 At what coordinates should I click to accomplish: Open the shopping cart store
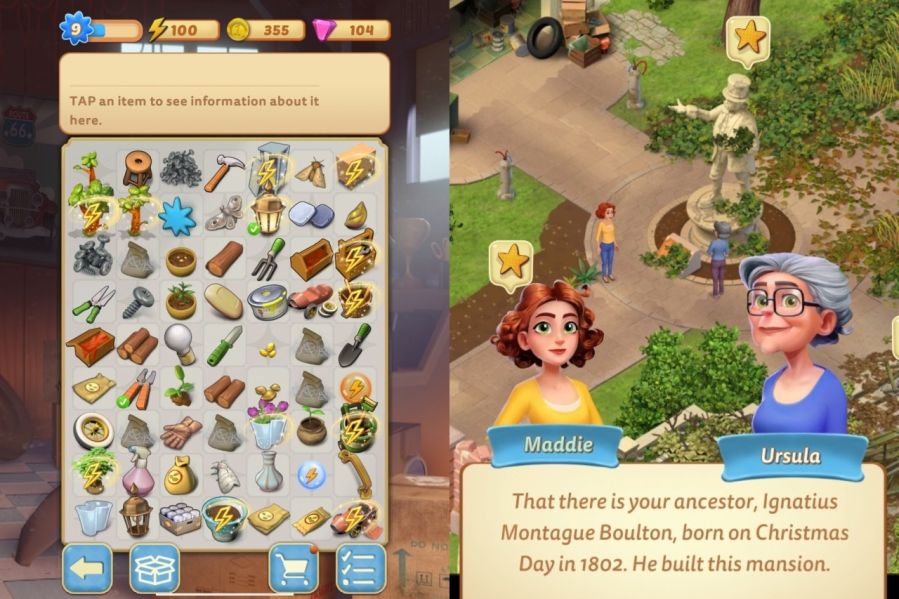(x=294, y=568)
